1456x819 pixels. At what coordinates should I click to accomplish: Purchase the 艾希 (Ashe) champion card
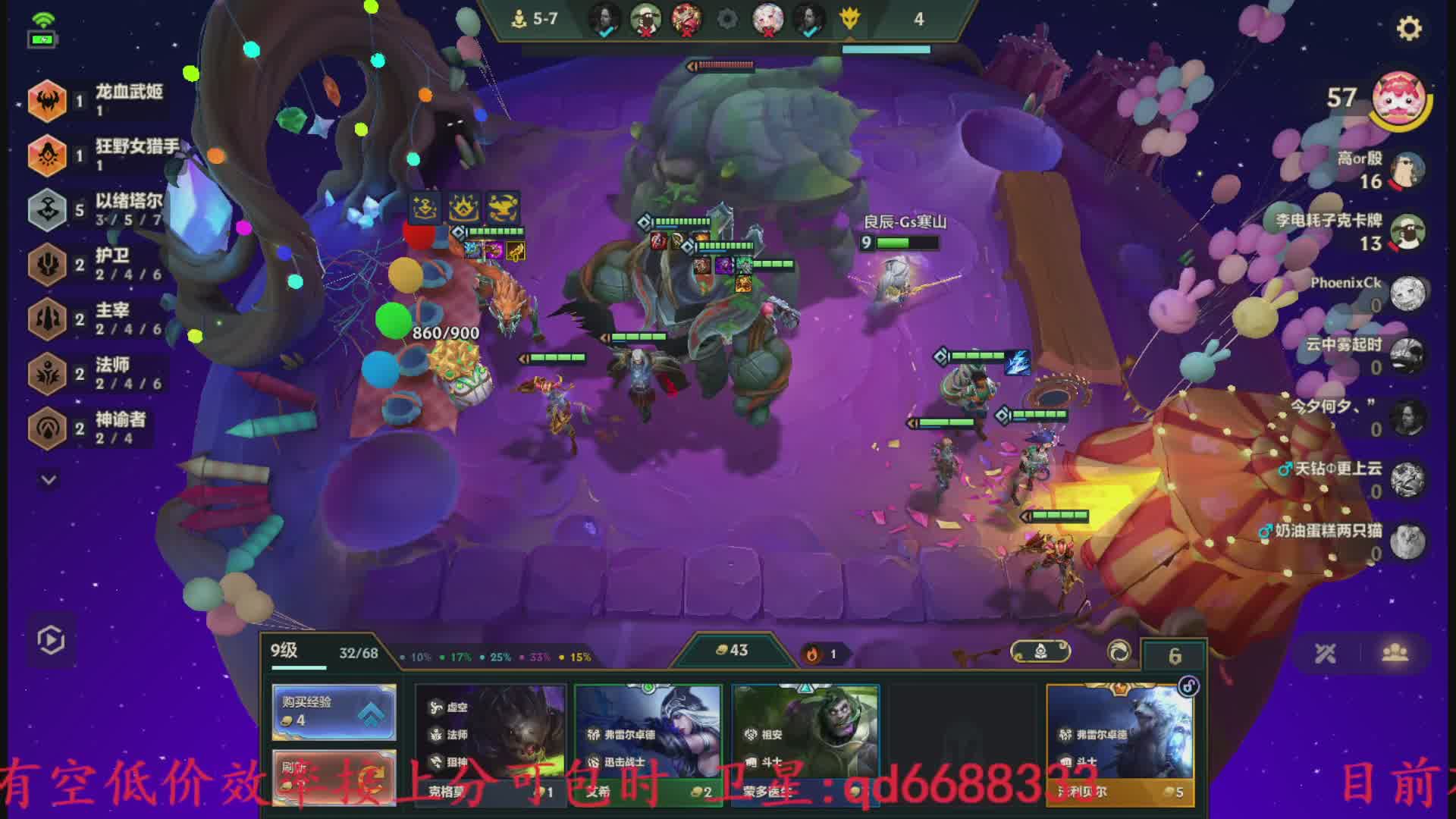click(x=648, y=743)
